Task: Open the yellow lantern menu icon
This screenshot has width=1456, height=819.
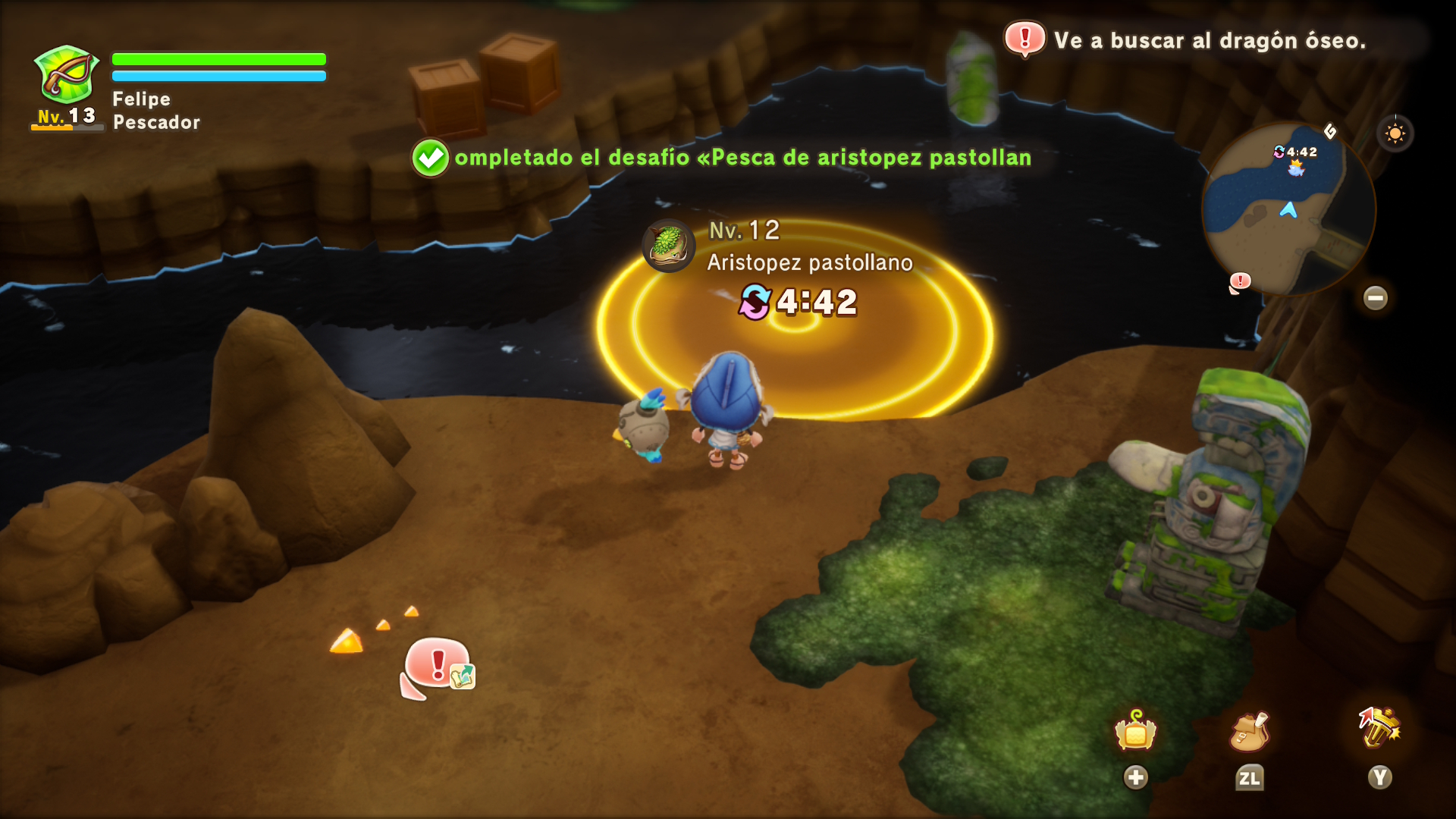Action: [x=1135, y=732]
